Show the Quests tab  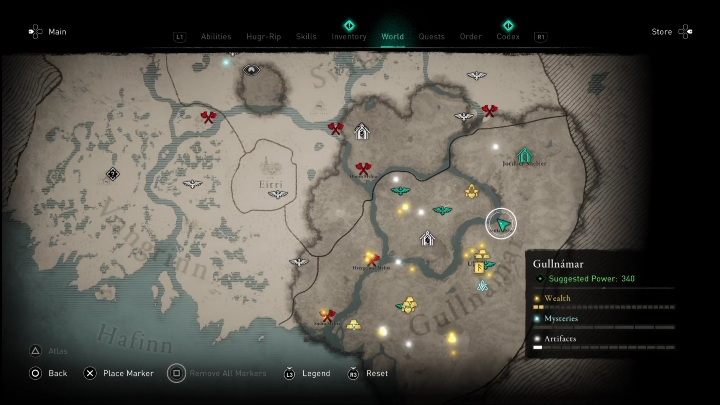[432, 37]
